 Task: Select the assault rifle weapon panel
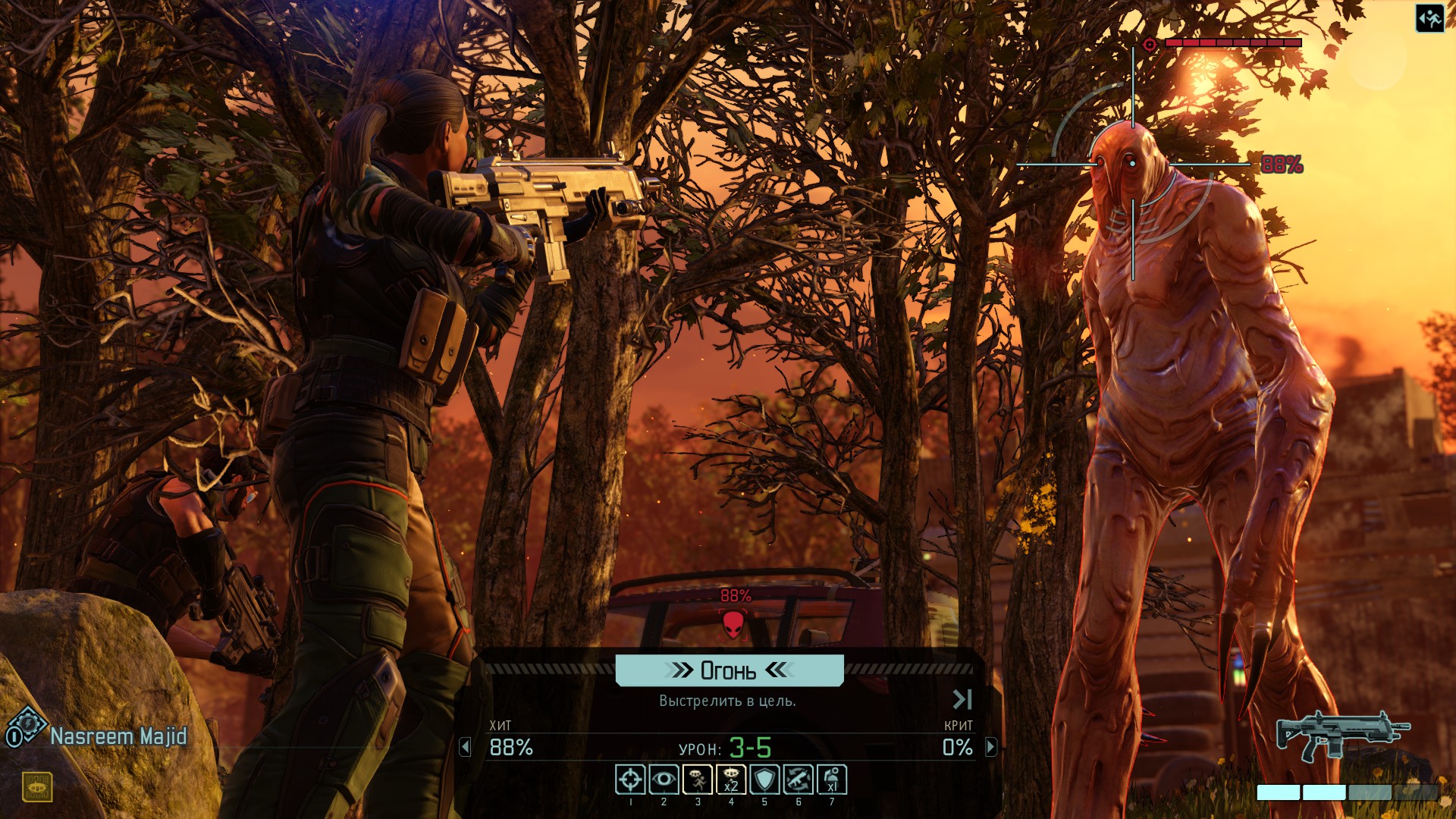pyautogui.click(x=1342, y=735)
